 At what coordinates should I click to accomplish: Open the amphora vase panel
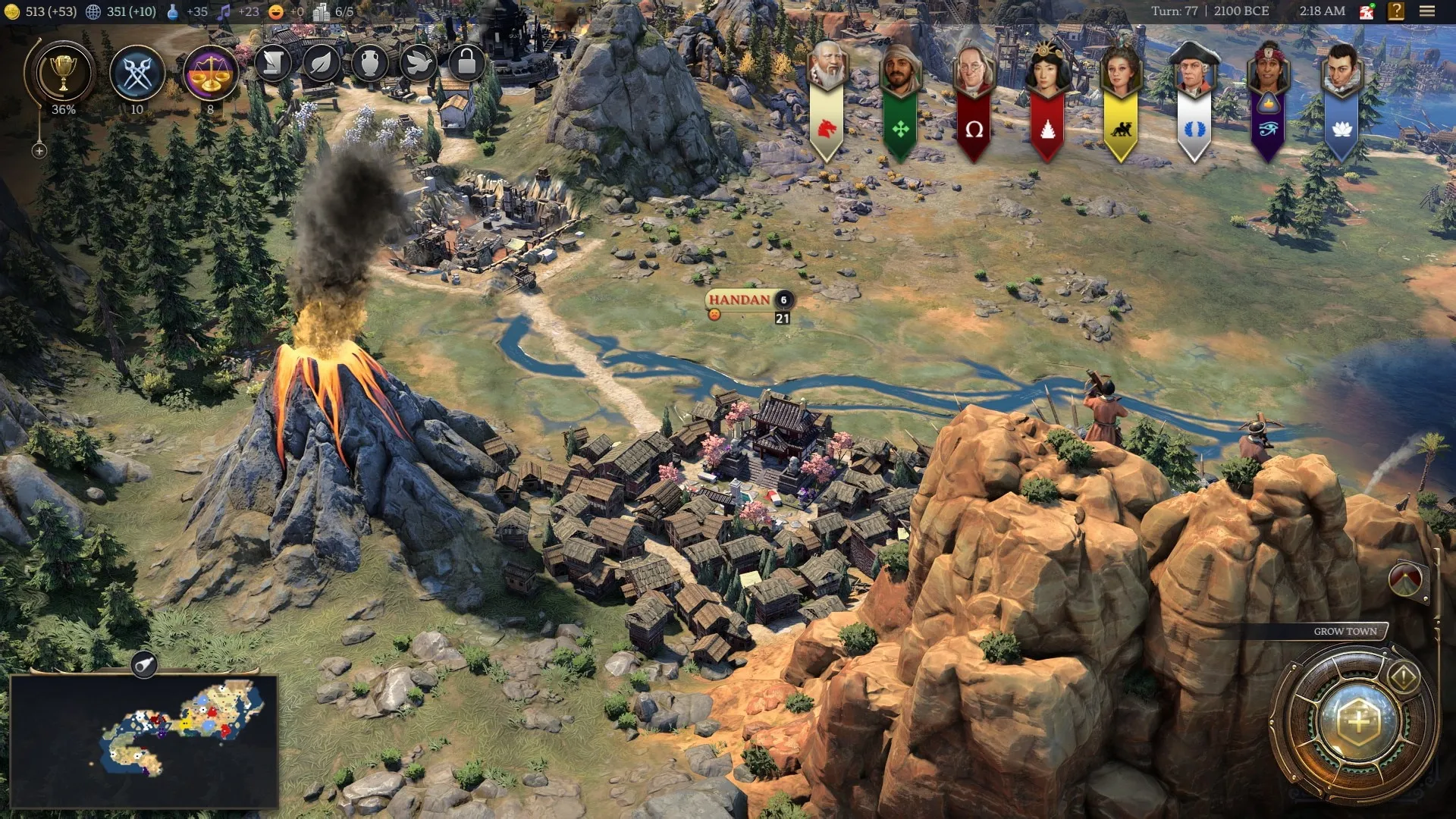click(369, 64)
